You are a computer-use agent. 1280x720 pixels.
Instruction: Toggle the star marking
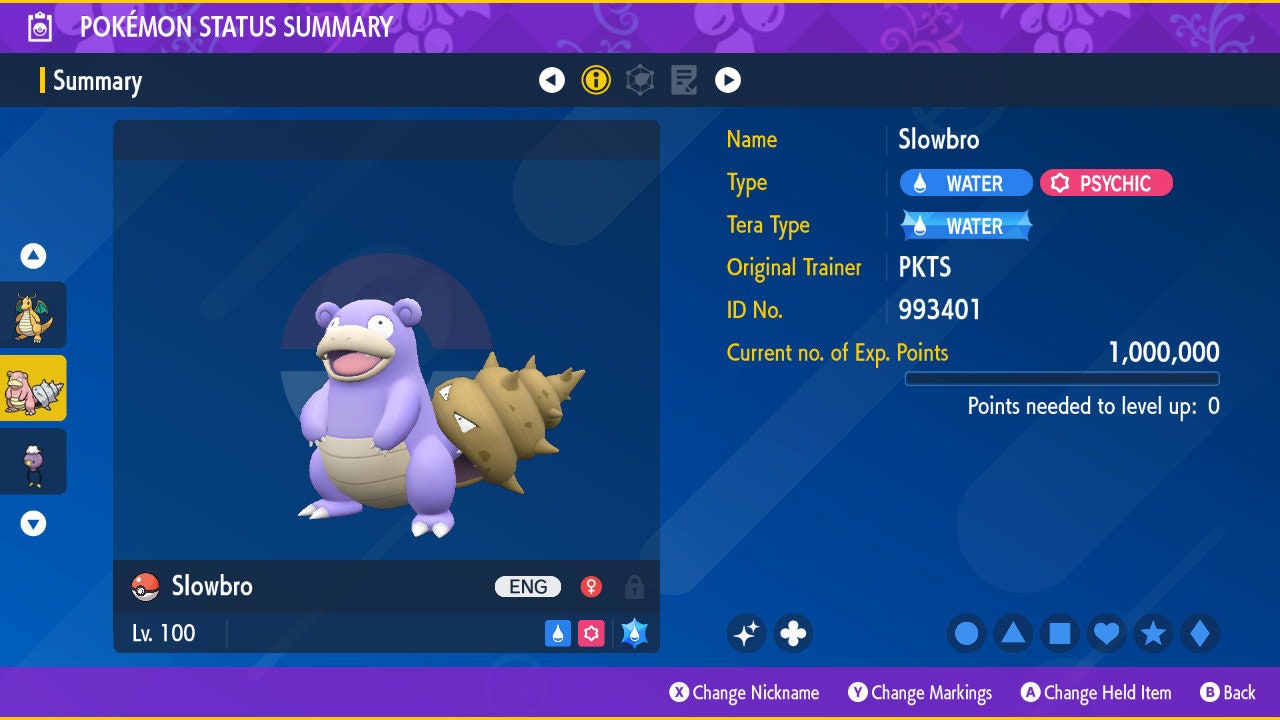1153,633
